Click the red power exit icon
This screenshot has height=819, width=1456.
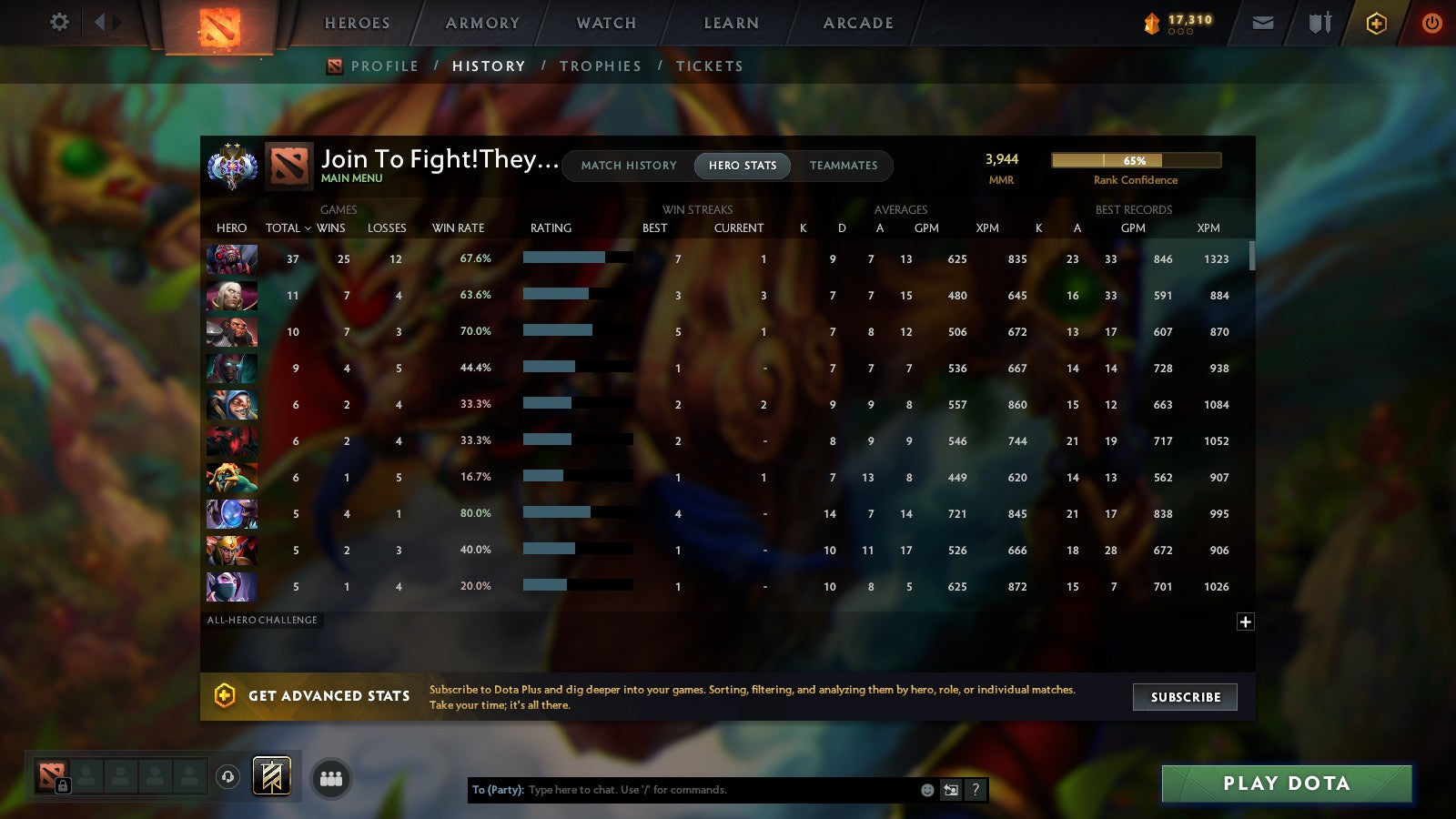click(x=1431, y=23)
